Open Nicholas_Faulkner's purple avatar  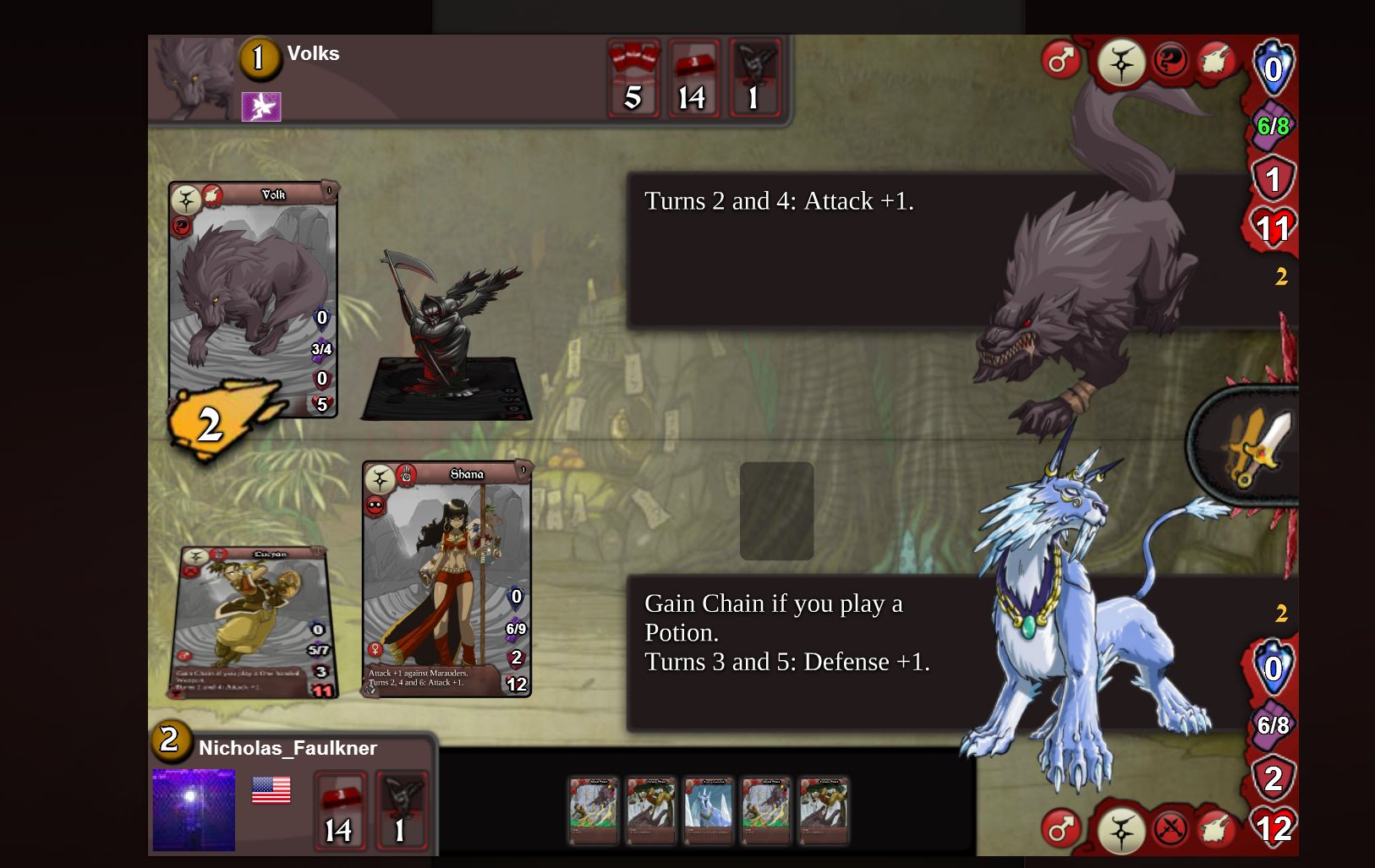[x=194, y=809]
